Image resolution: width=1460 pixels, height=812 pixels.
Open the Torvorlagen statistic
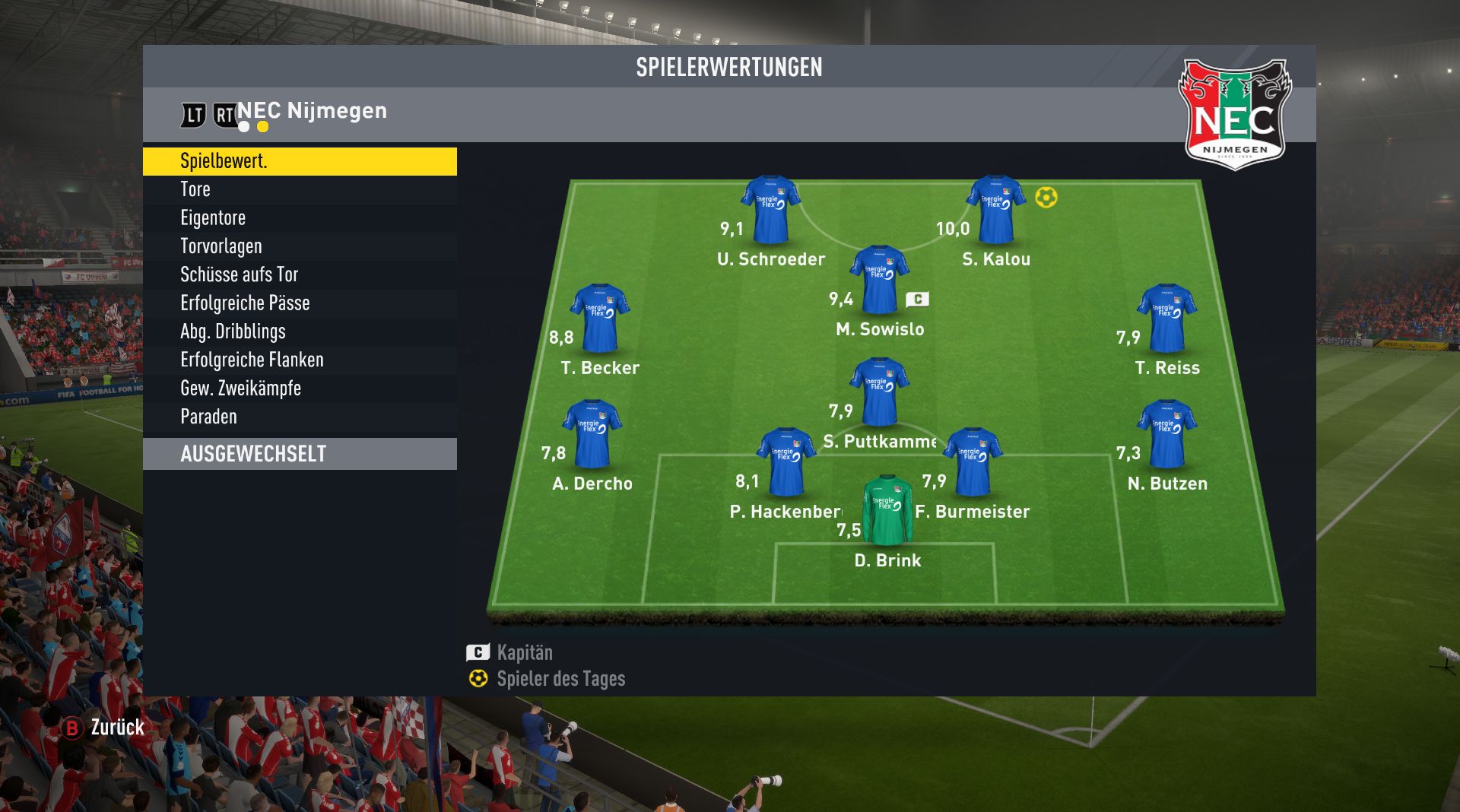(300, 246)
